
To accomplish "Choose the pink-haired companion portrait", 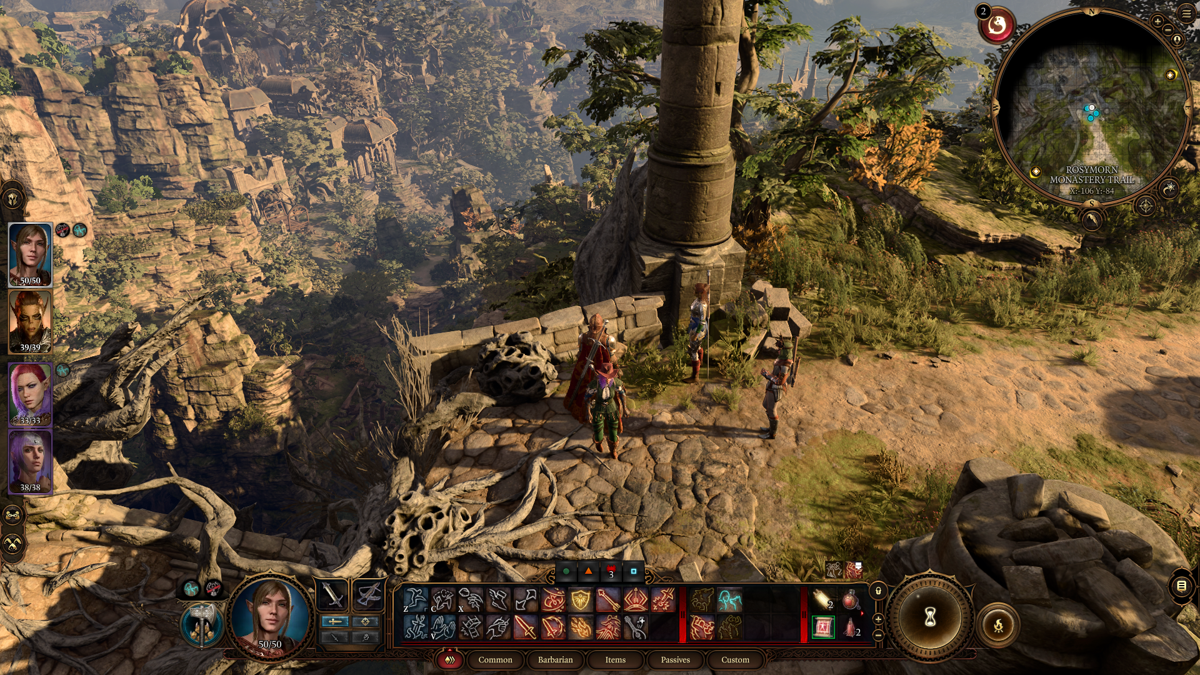I will (x=30, y=393).
